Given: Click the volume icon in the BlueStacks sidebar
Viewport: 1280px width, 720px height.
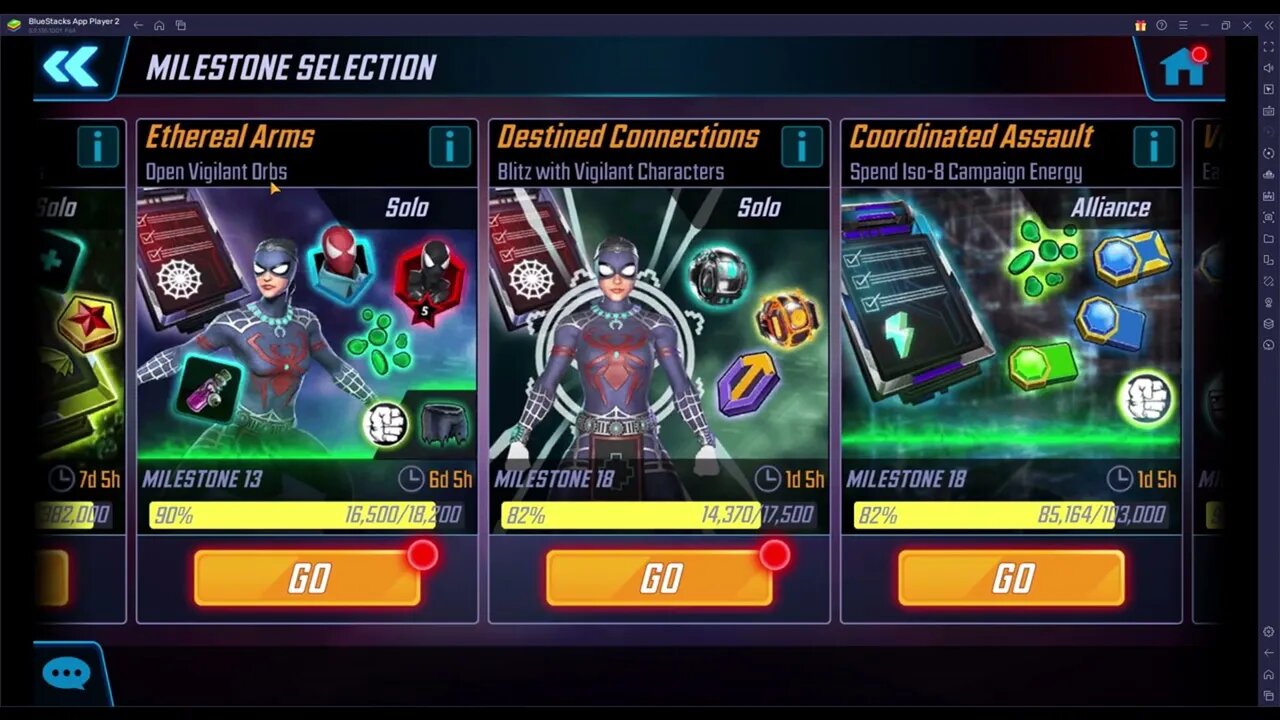Looking at the screenshot, I should pos(1268,70).
